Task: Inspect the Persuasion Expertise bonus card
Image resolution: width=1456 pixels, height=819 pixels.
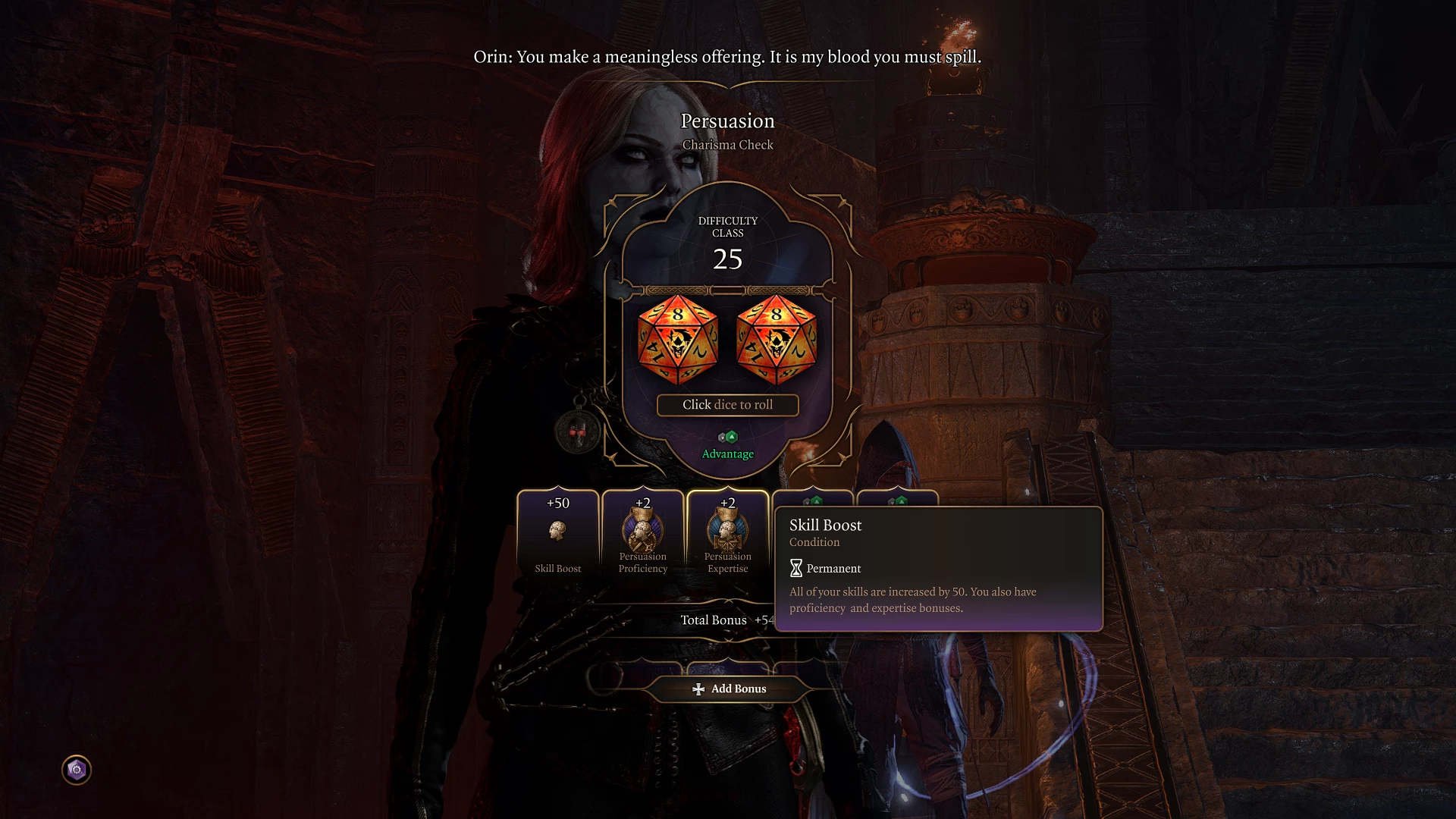Action: pos(728,535)
